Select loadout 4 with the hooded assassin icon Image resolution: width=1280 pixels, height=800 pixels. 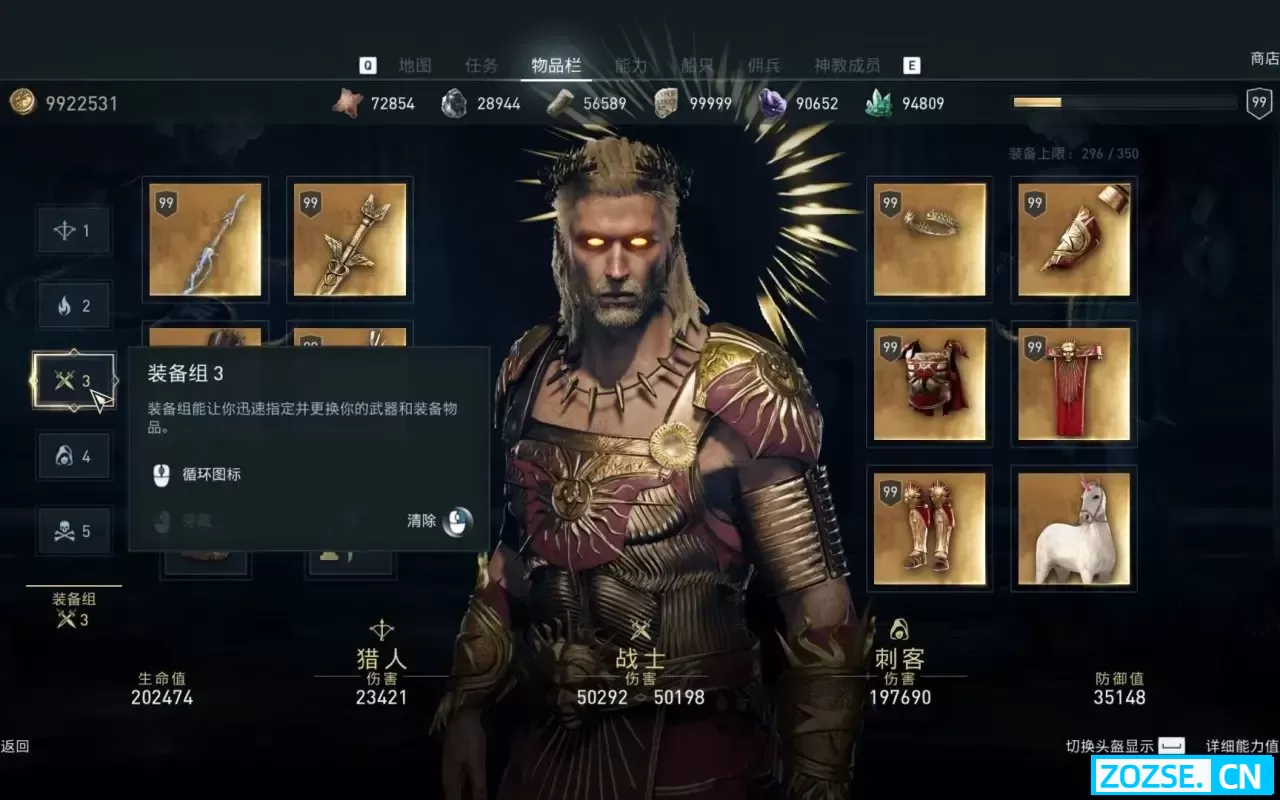pos(74,456)
